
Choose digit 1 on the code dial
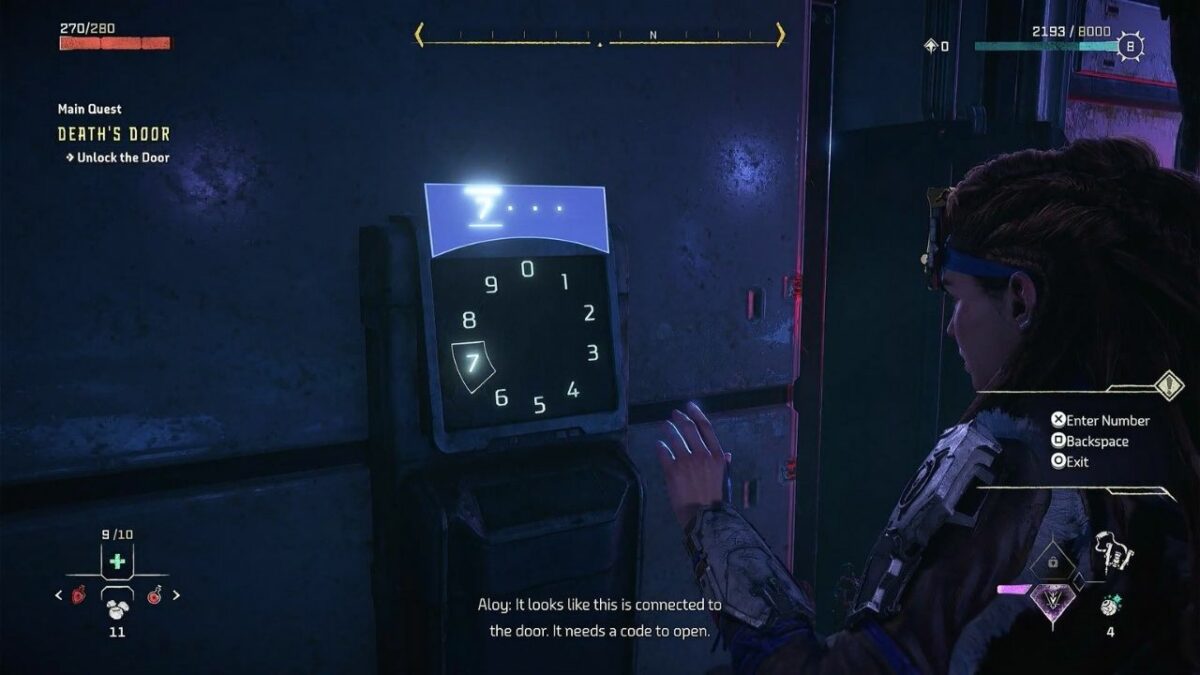(x=564, y=282)
